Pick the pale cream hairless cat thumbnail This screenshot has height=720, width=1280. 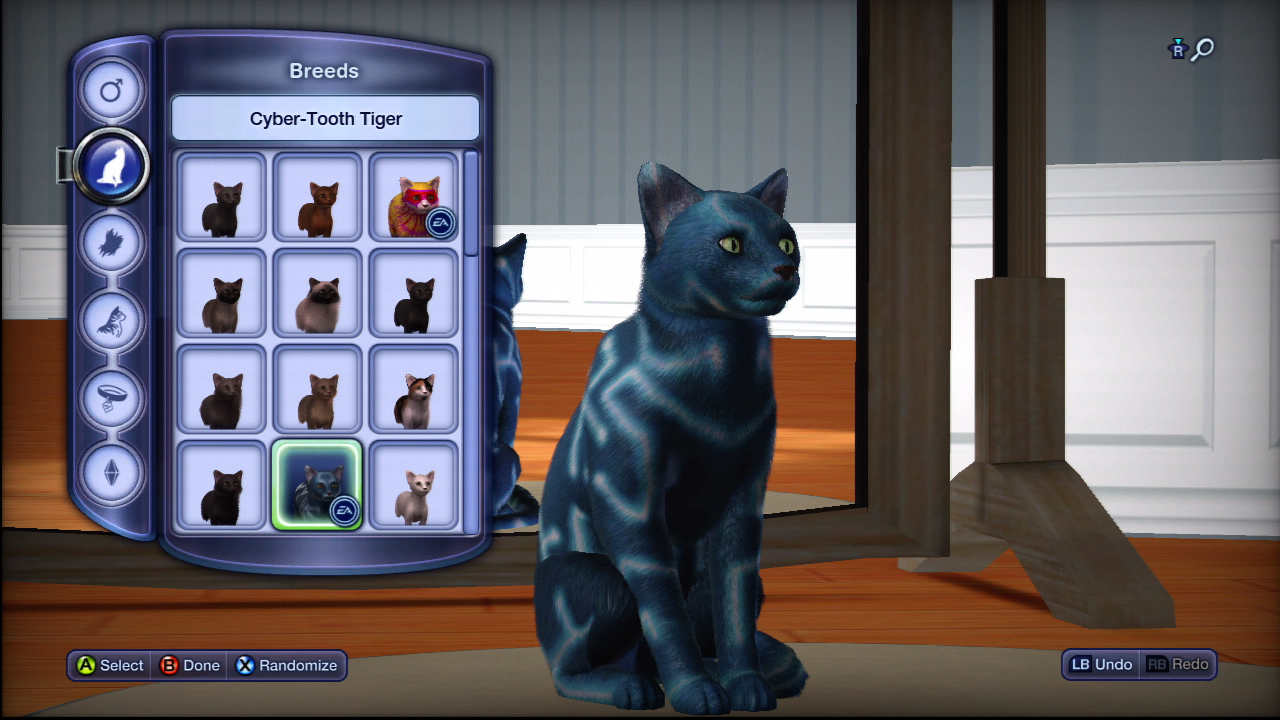[414, 485]
